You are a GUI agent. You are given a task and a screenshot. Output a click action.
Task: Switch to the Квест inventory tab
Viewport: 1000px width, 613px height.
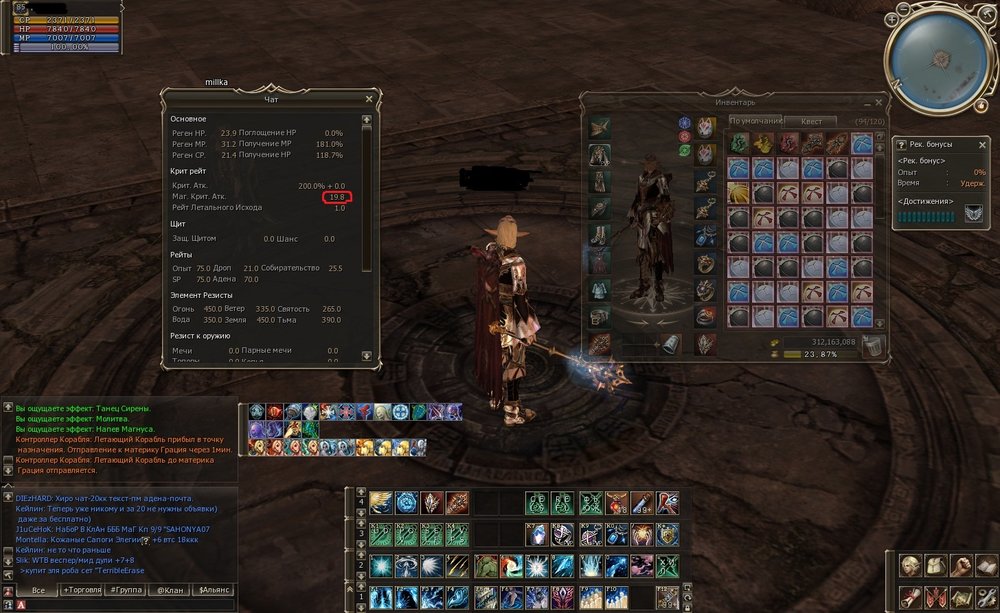[812, 121]
